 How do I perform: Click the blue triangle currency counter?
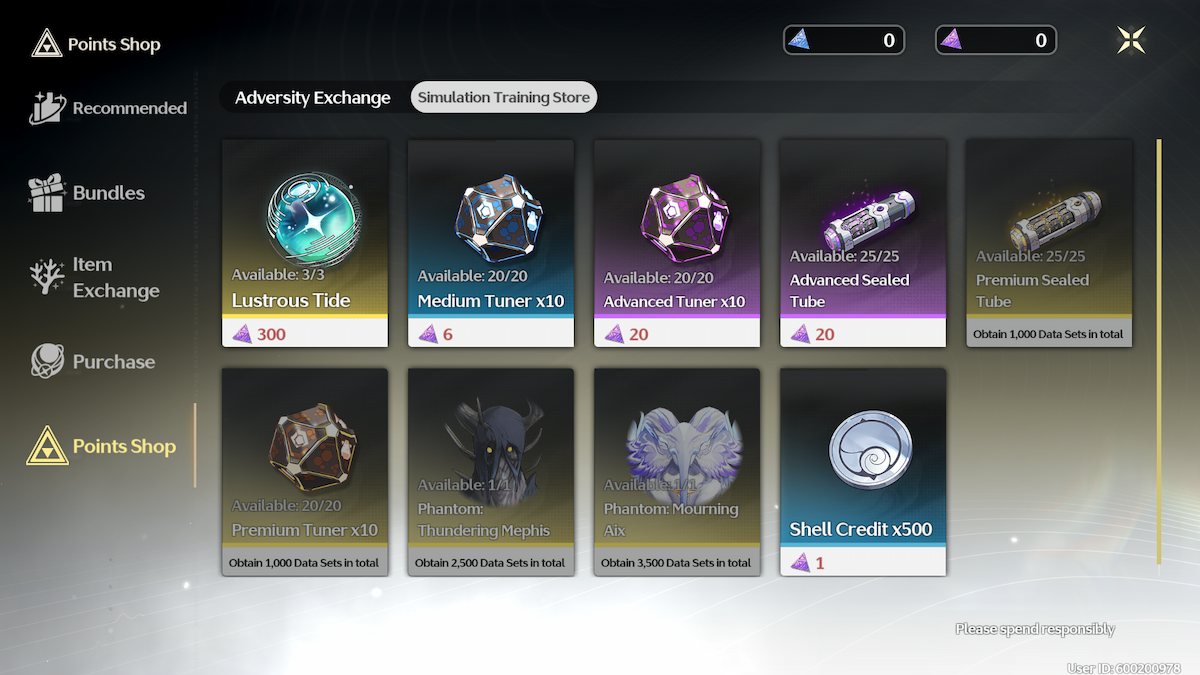844,40
